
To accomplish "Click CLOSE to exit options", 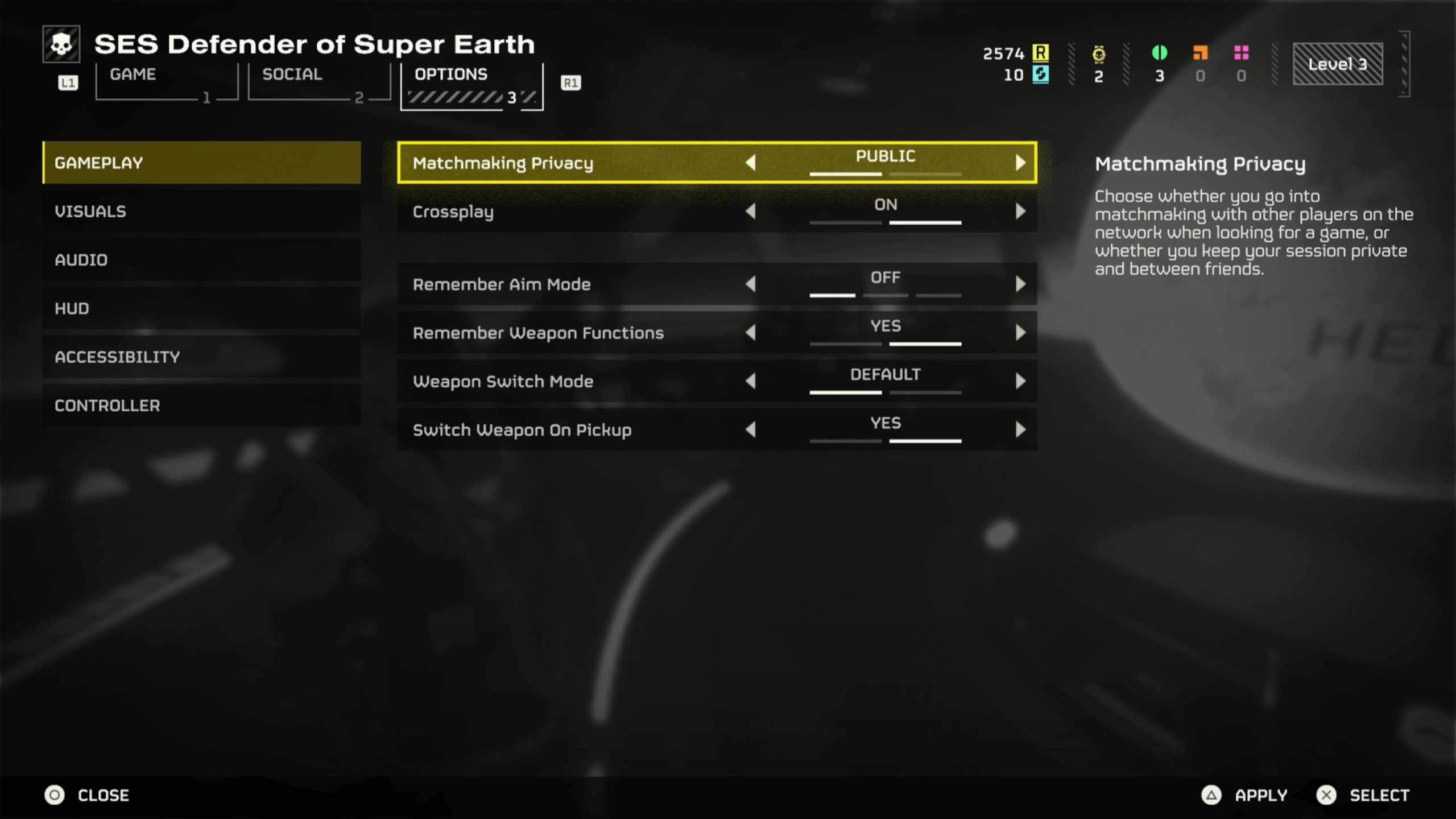I will point(104,795).
